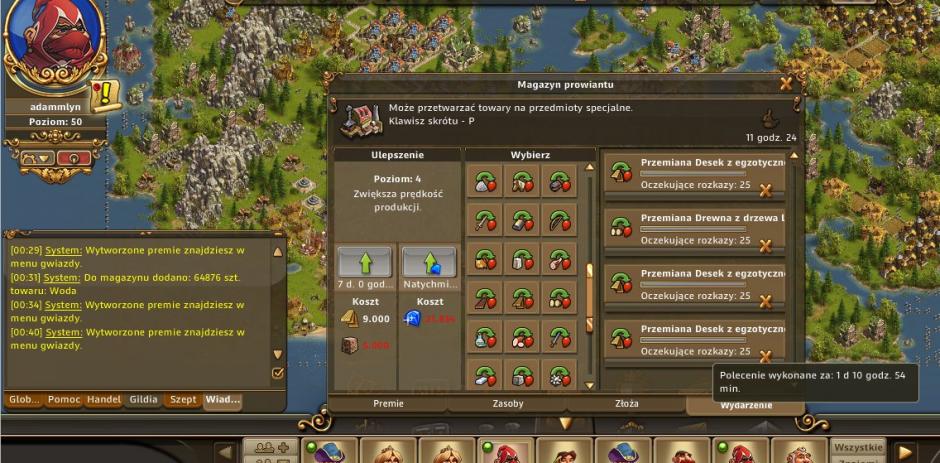This screenshot has width=940, height=463.
Task: Select the Wydarzenie tab
Action: (x=746, y=405)
